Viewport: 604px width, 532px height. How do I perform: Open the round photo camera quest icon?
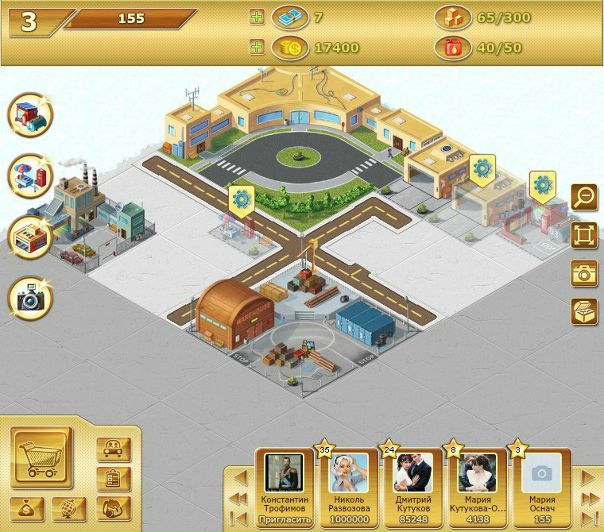pos(31,297)
